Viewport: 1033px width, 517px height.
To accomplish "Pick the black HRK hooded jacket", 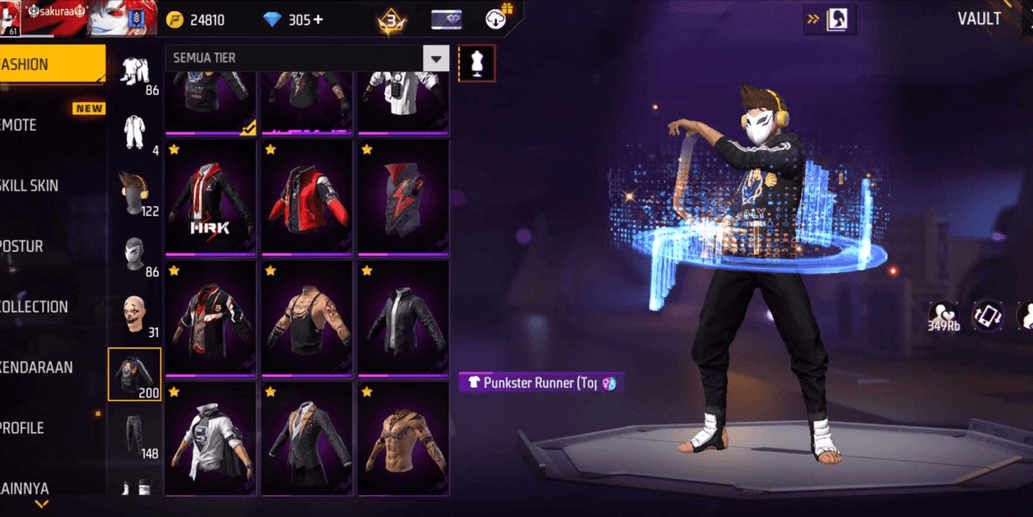I will pos(211,198).
